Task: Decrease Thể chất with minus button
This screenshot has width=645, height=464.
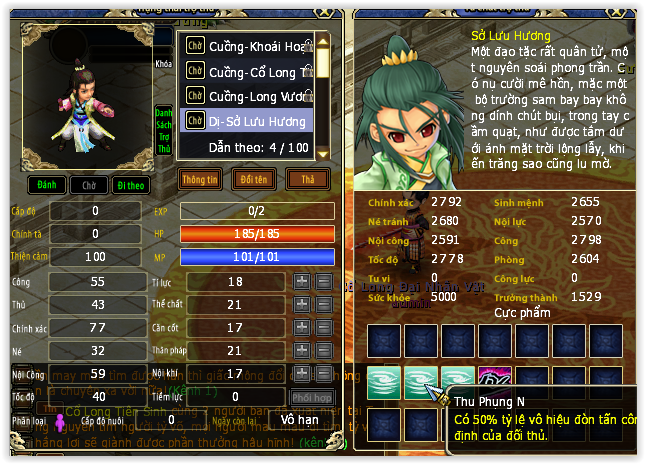Action: pyautogui.click(x=324, y=305)
